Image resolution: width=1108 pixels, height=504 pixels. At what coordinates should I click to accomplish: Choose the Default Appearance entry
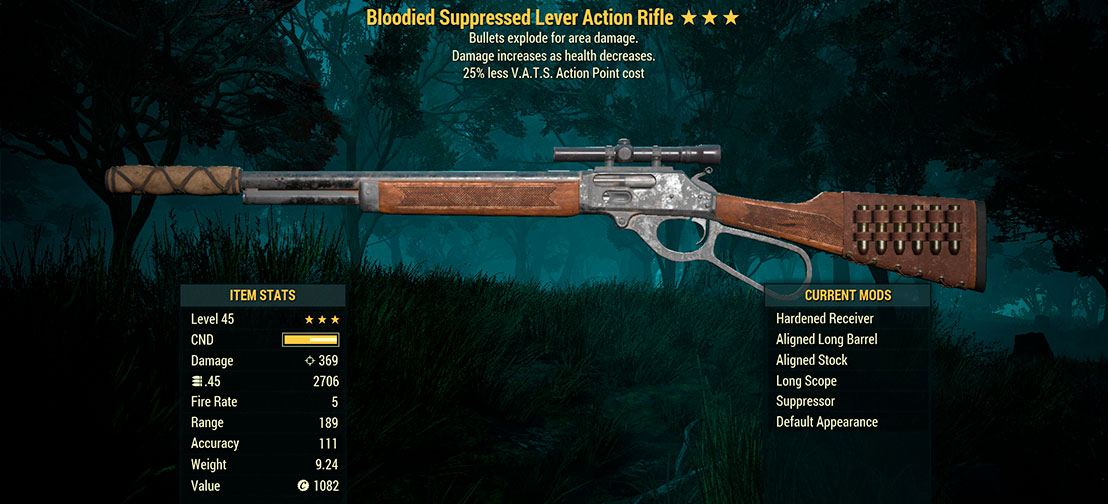coord(827,422)
